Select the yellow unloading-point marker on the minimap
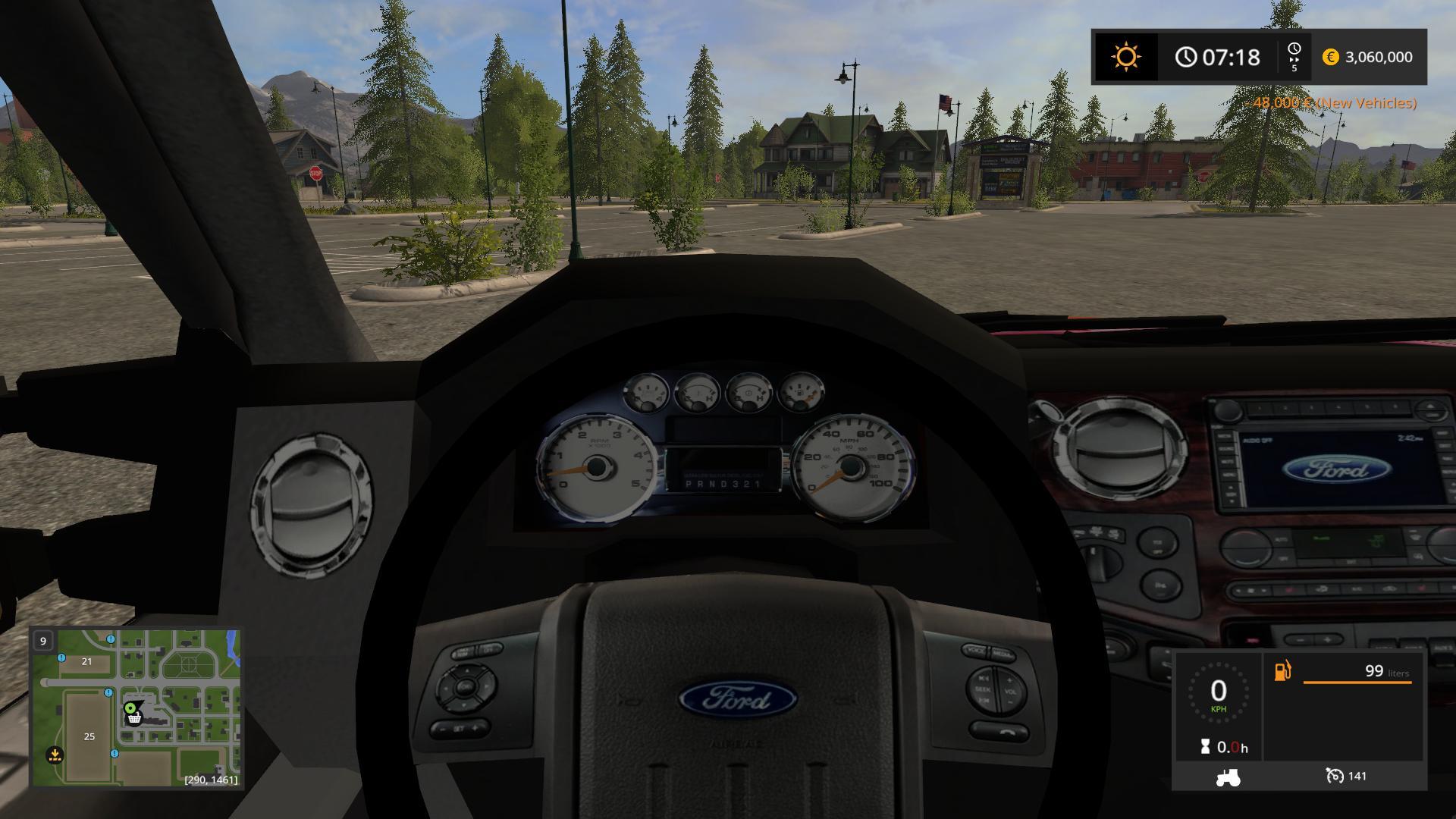This screenshot has height=819, width=1456. click(54, 755)
